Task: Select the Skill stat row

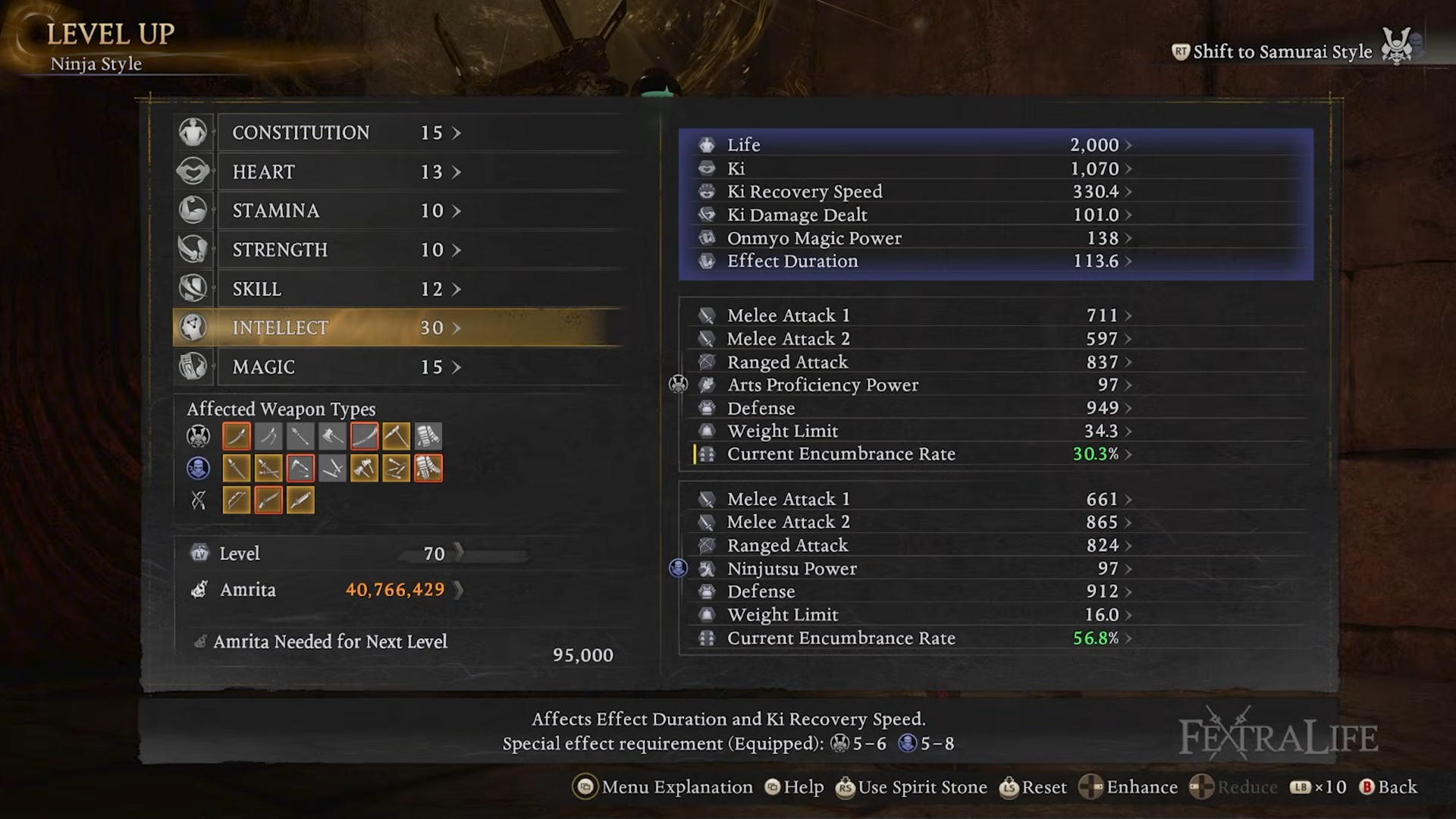Action: pos(345,289)
